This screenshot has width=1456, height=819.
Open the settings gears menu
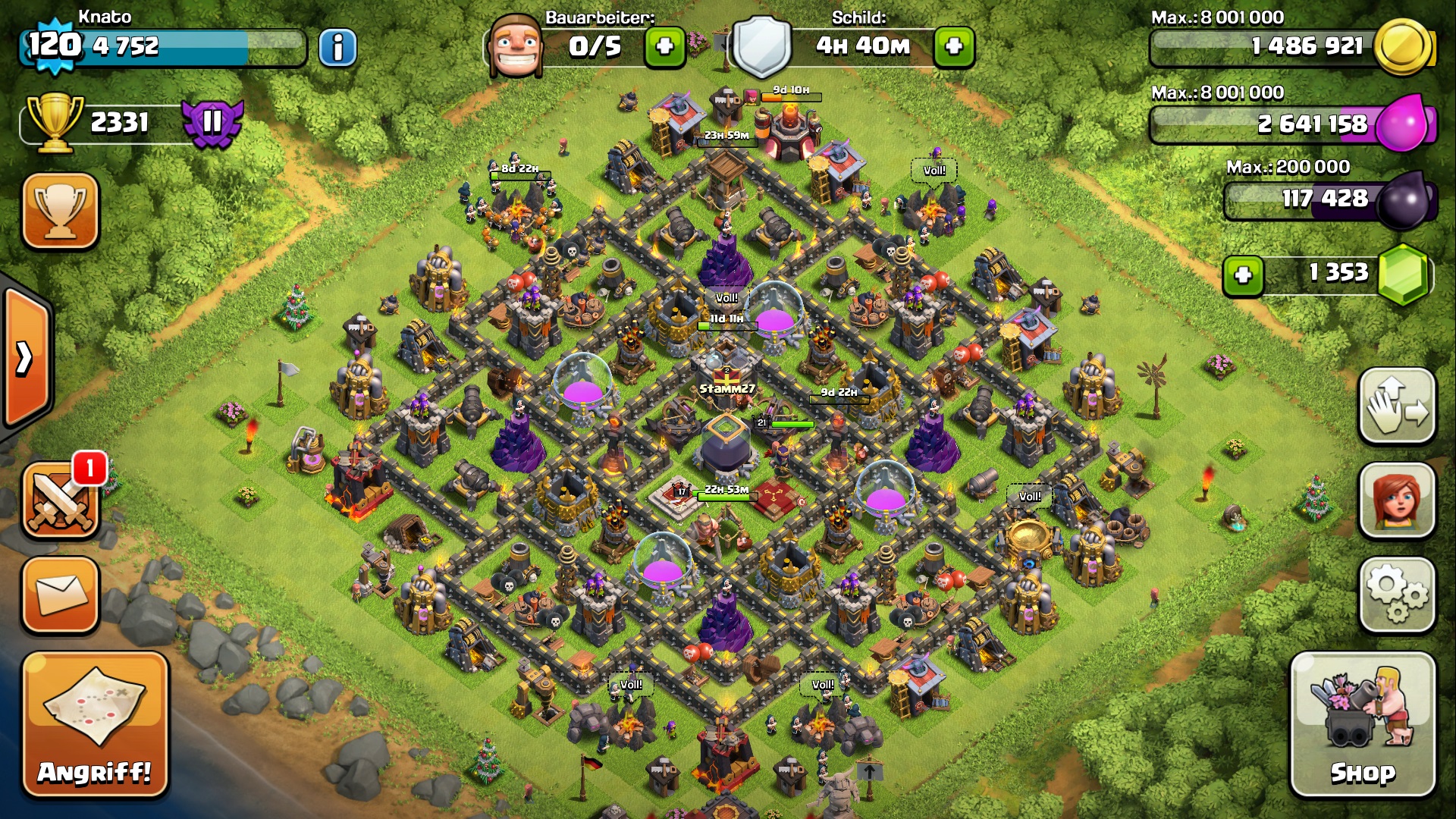(1397, 594)
